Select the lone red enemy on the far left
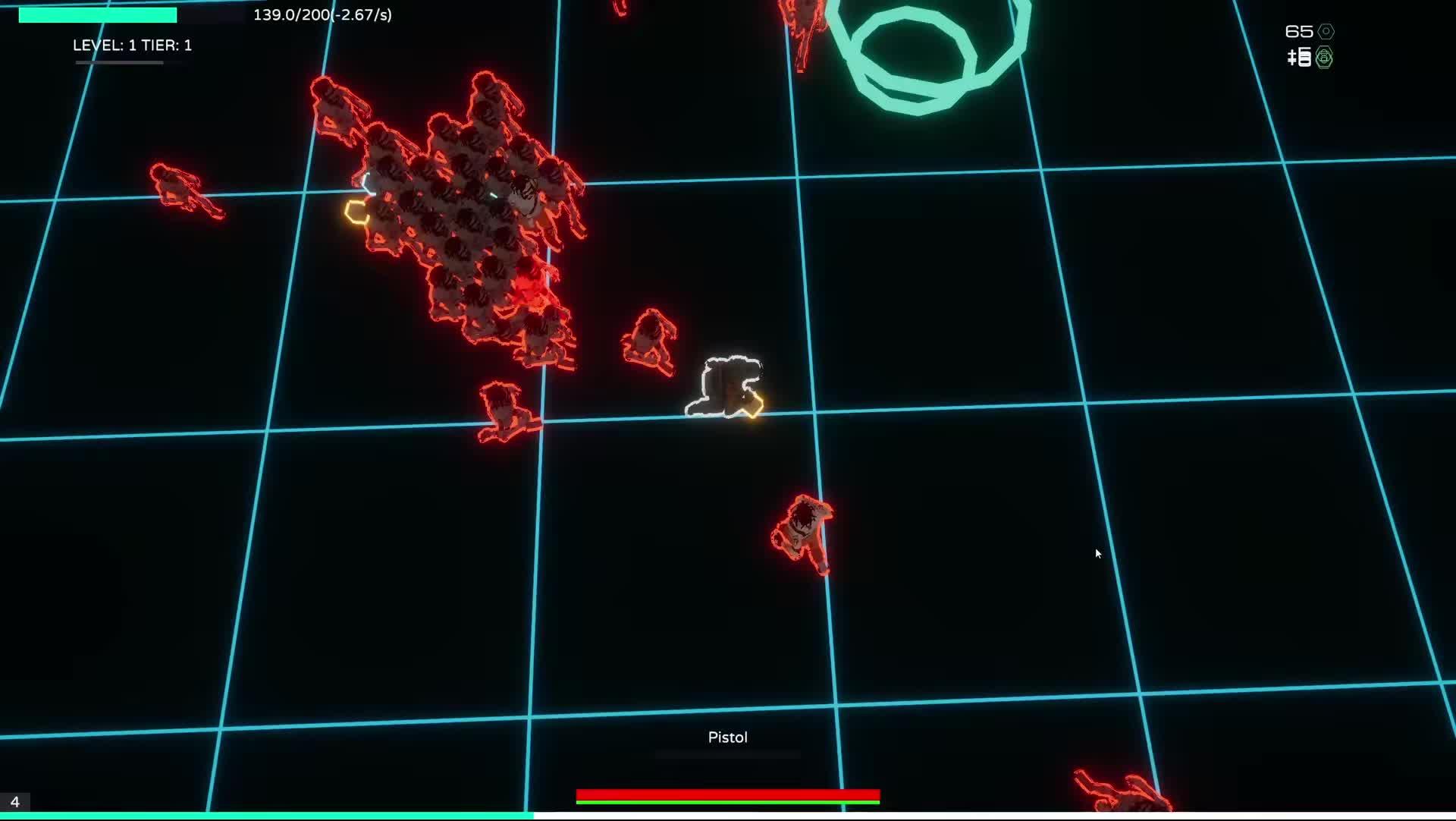This screenshot has width=1456, height=821. 182,186
